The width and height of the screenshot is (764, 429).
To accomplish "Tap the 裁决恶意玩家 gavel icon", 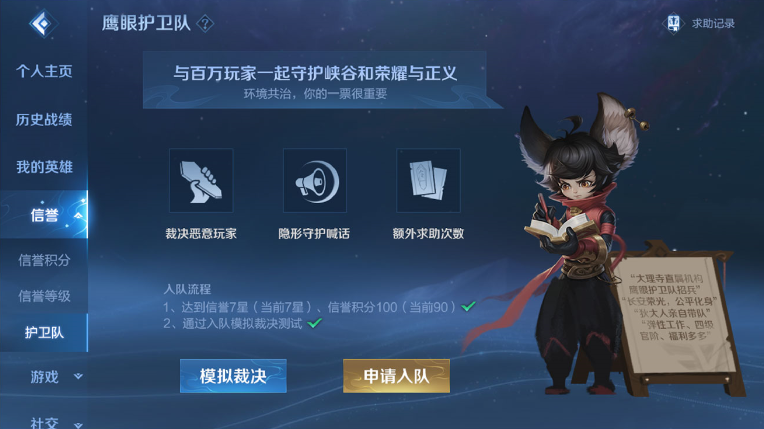I will [x=201, y=181].
